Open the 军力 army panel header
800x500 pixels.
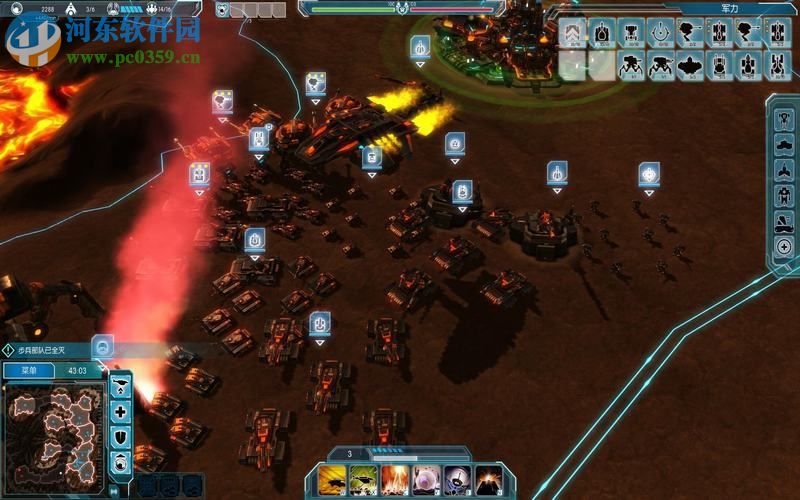pos(729,8)
